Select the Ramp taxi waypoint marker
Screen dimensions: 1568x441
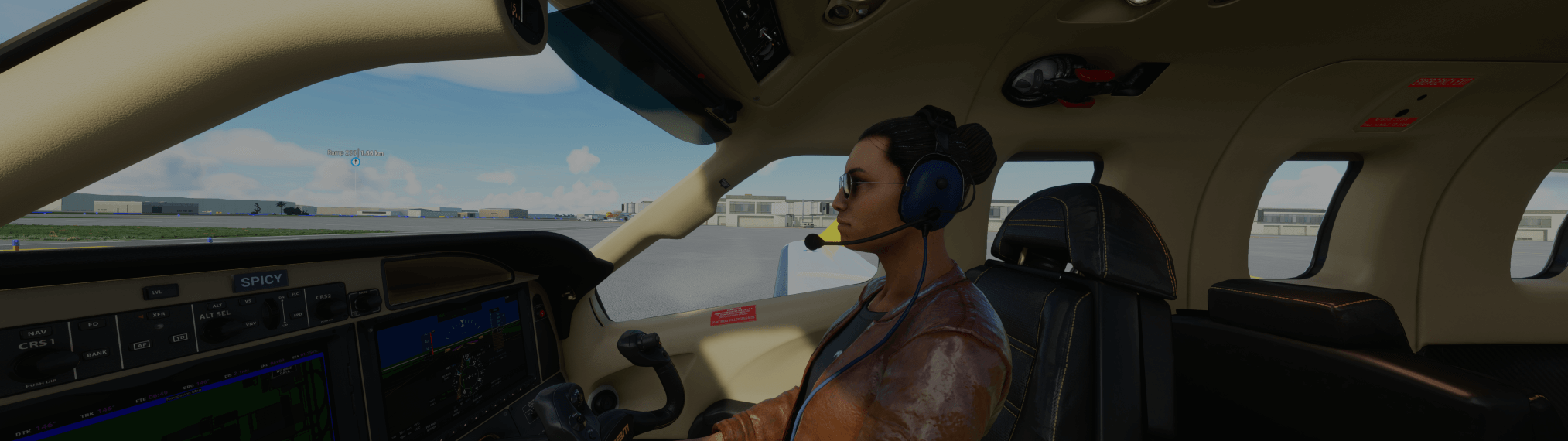click(355, 162)
